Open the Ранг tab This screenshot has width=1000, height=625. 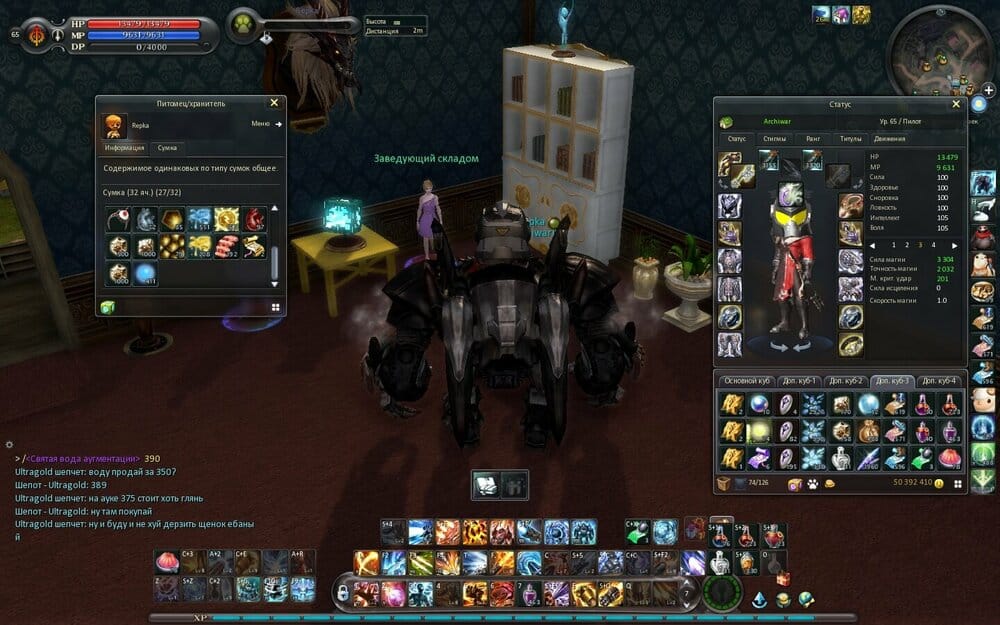[x=813, y=139]
